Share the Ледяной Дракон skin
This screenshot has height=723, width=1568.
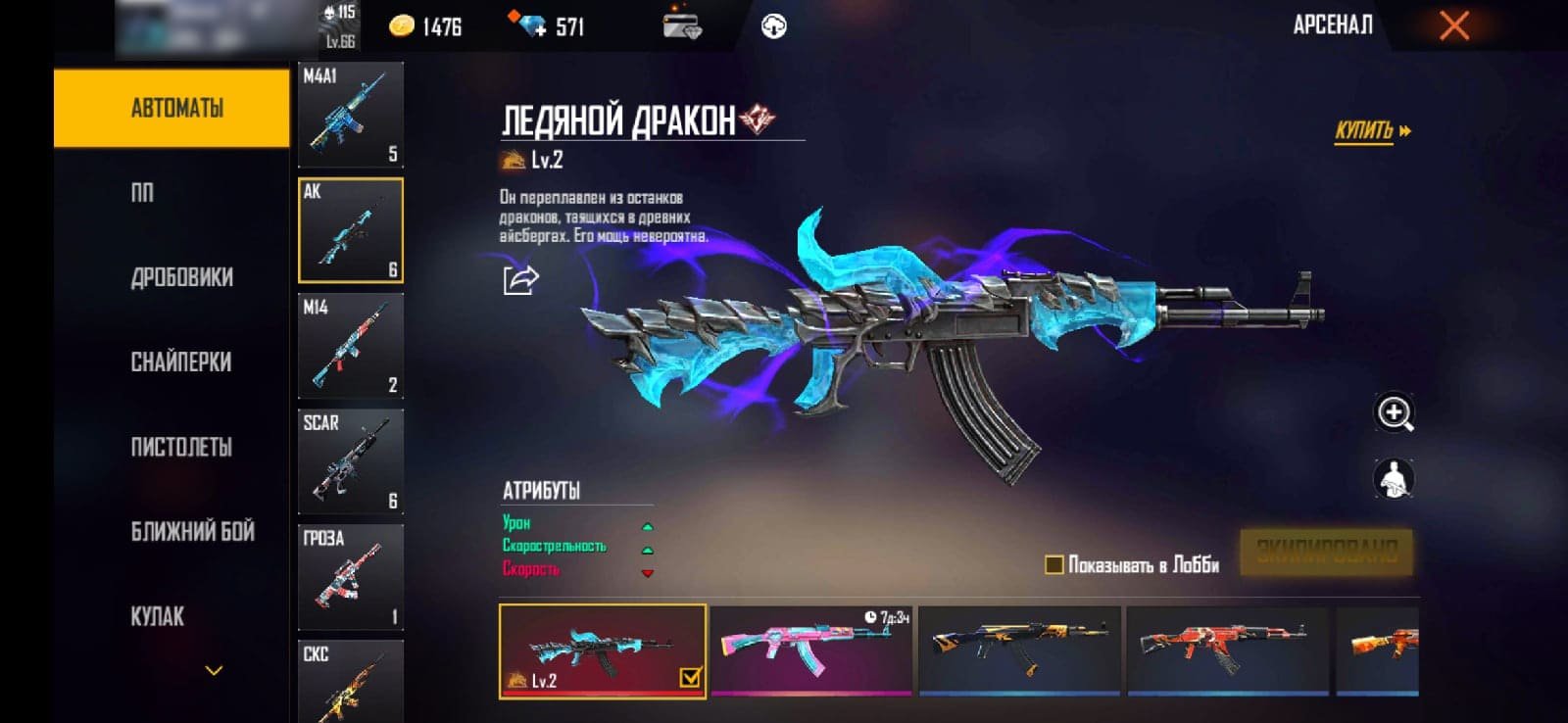tap(520, 280)
